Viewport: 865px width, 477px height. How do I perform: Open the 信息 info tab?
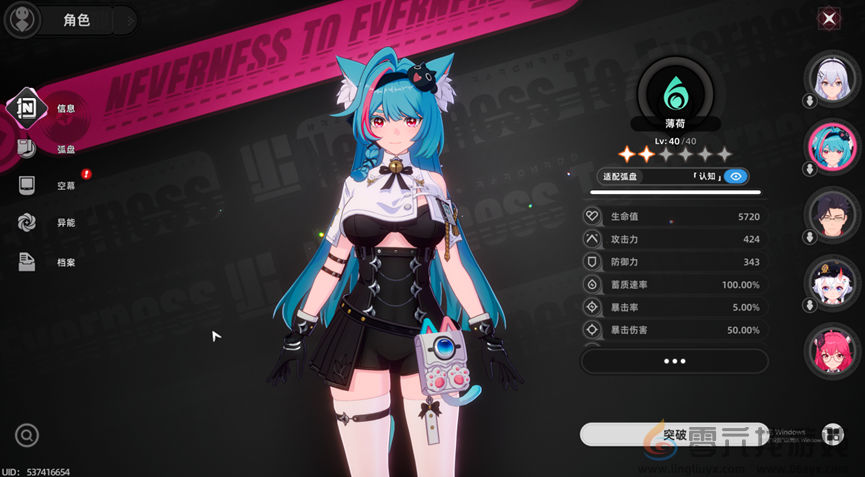[28, 108]
